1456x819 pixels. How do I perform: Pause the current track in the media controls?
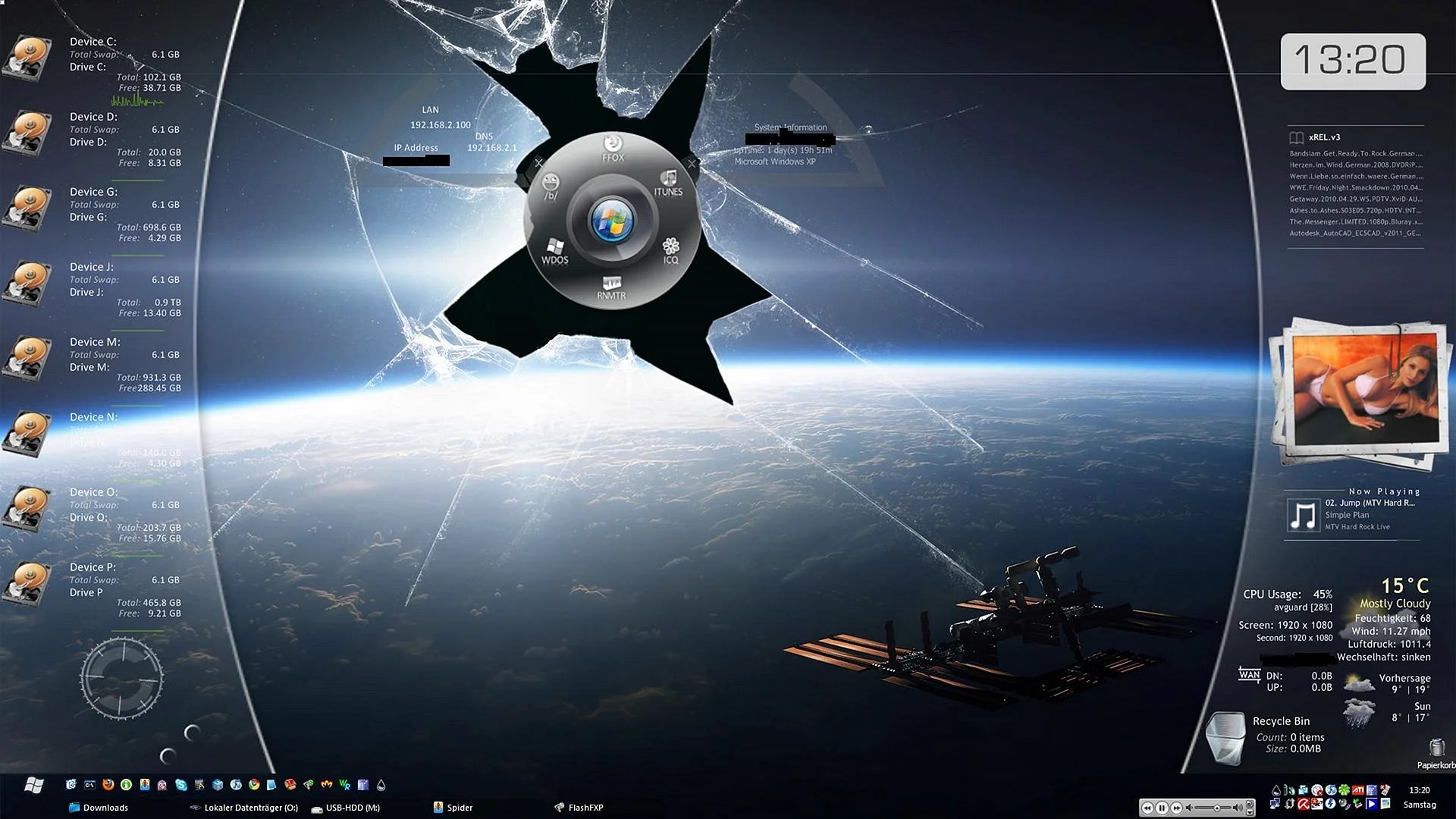point(1163,807)
